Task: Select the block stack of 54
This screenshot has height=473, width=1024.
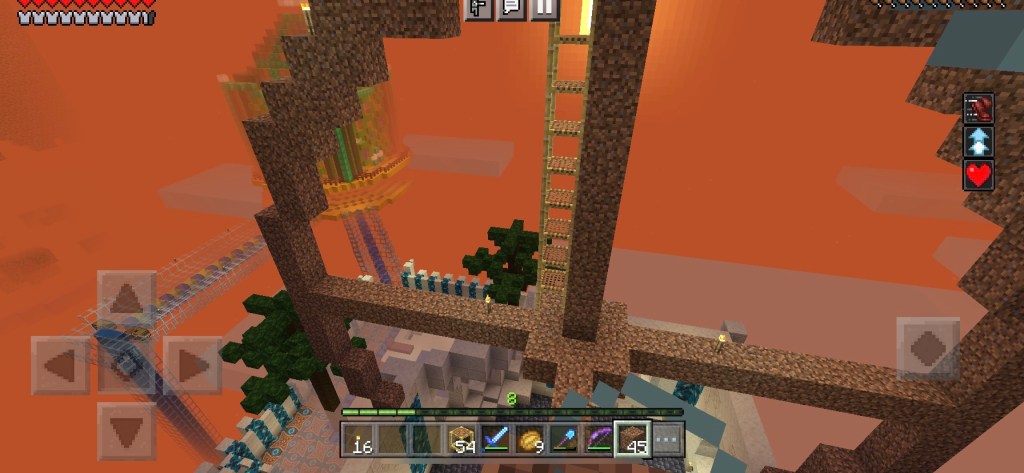Action: coord(462,438)
